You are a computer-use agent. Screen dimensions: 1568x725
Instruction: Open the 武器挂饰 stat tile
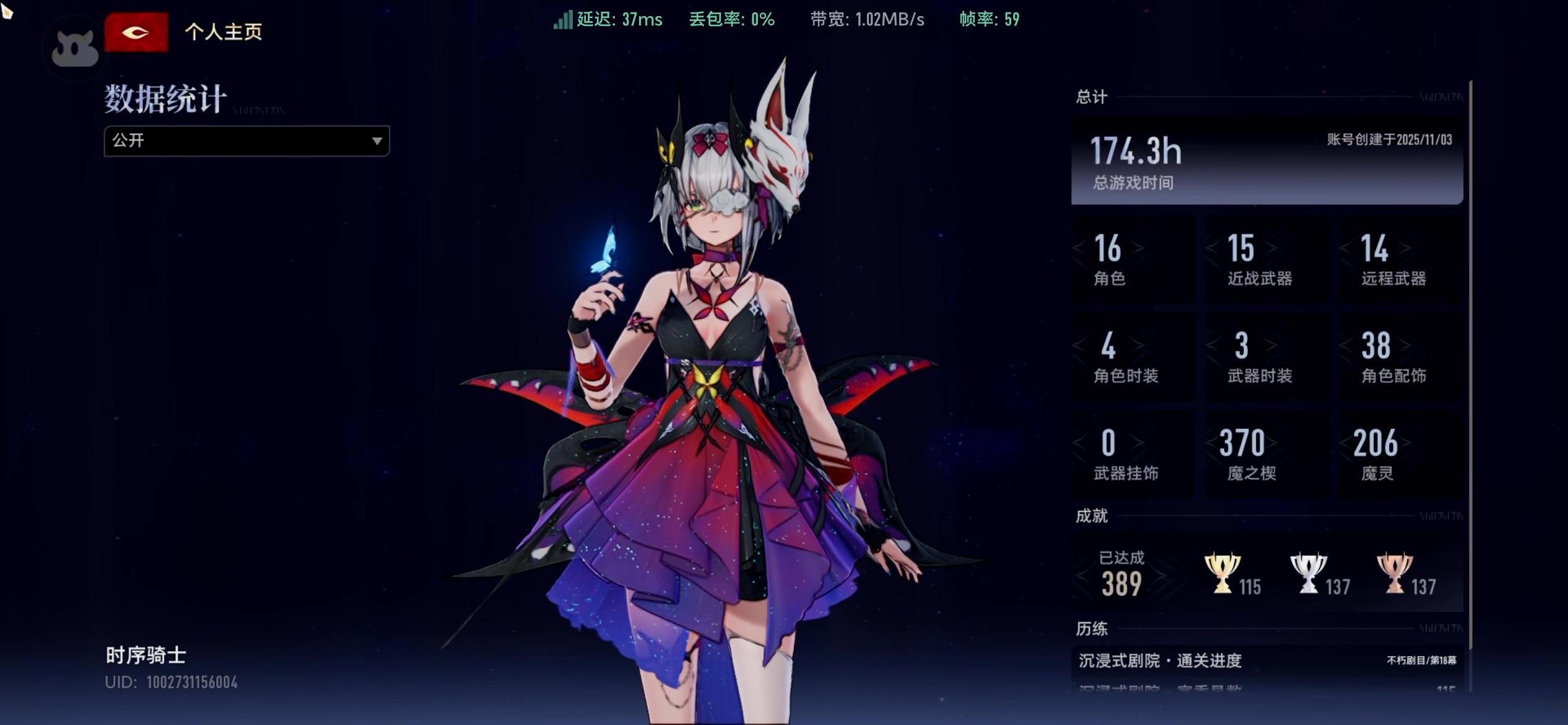pyautogui.click(x=1133, y=454)
